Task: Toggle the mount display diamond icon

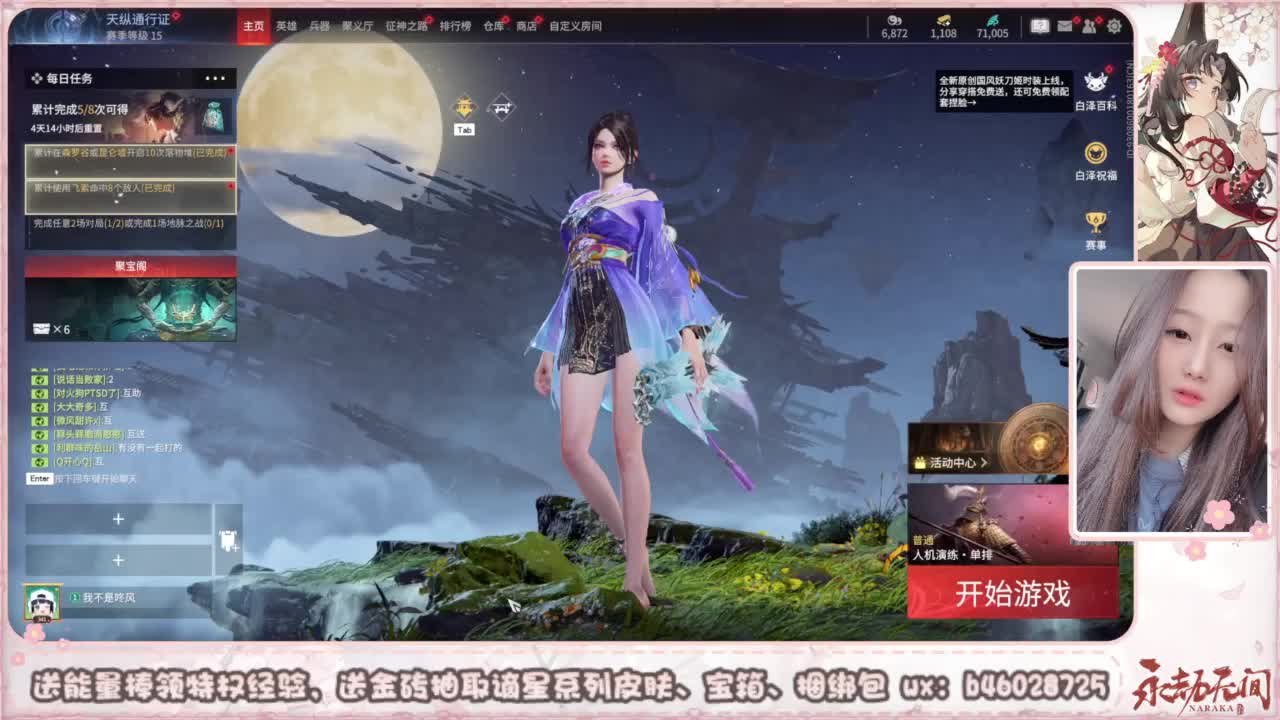Action: point(501,106)
